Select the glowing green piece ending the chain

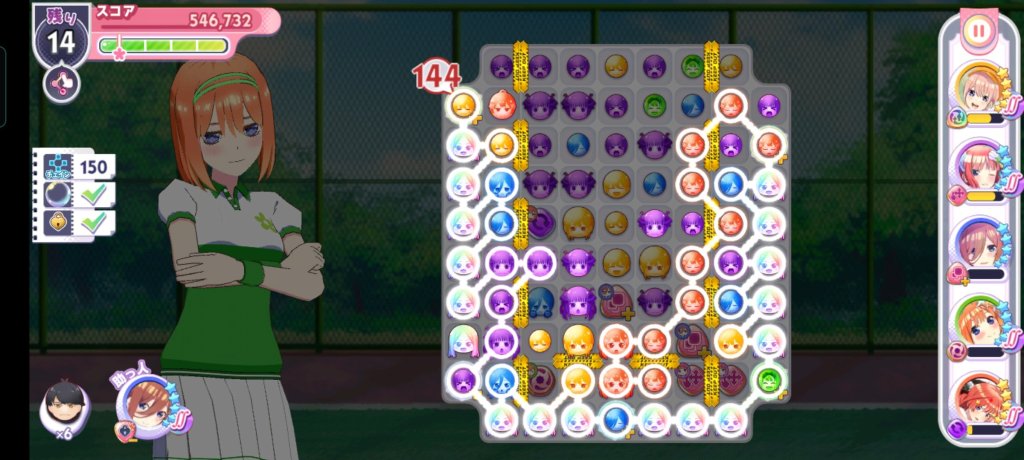coord(768,381)
